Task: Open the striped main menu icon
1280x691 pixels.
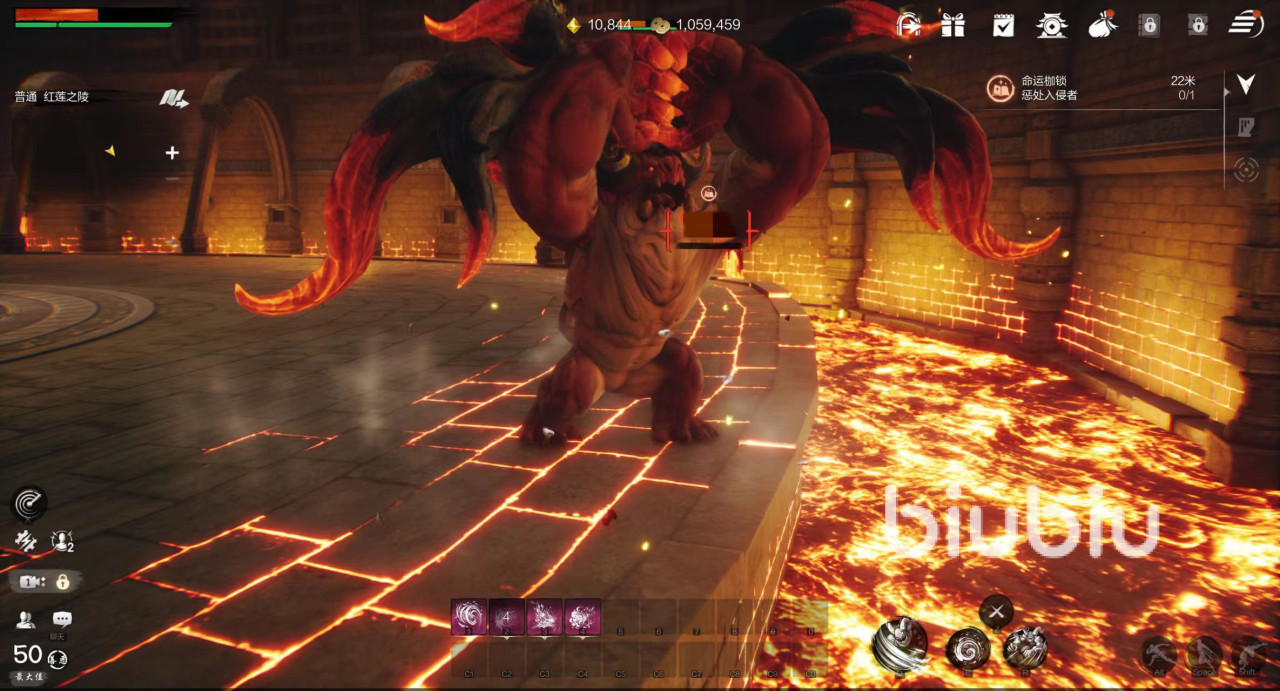Action: [x=1245, y=24]
